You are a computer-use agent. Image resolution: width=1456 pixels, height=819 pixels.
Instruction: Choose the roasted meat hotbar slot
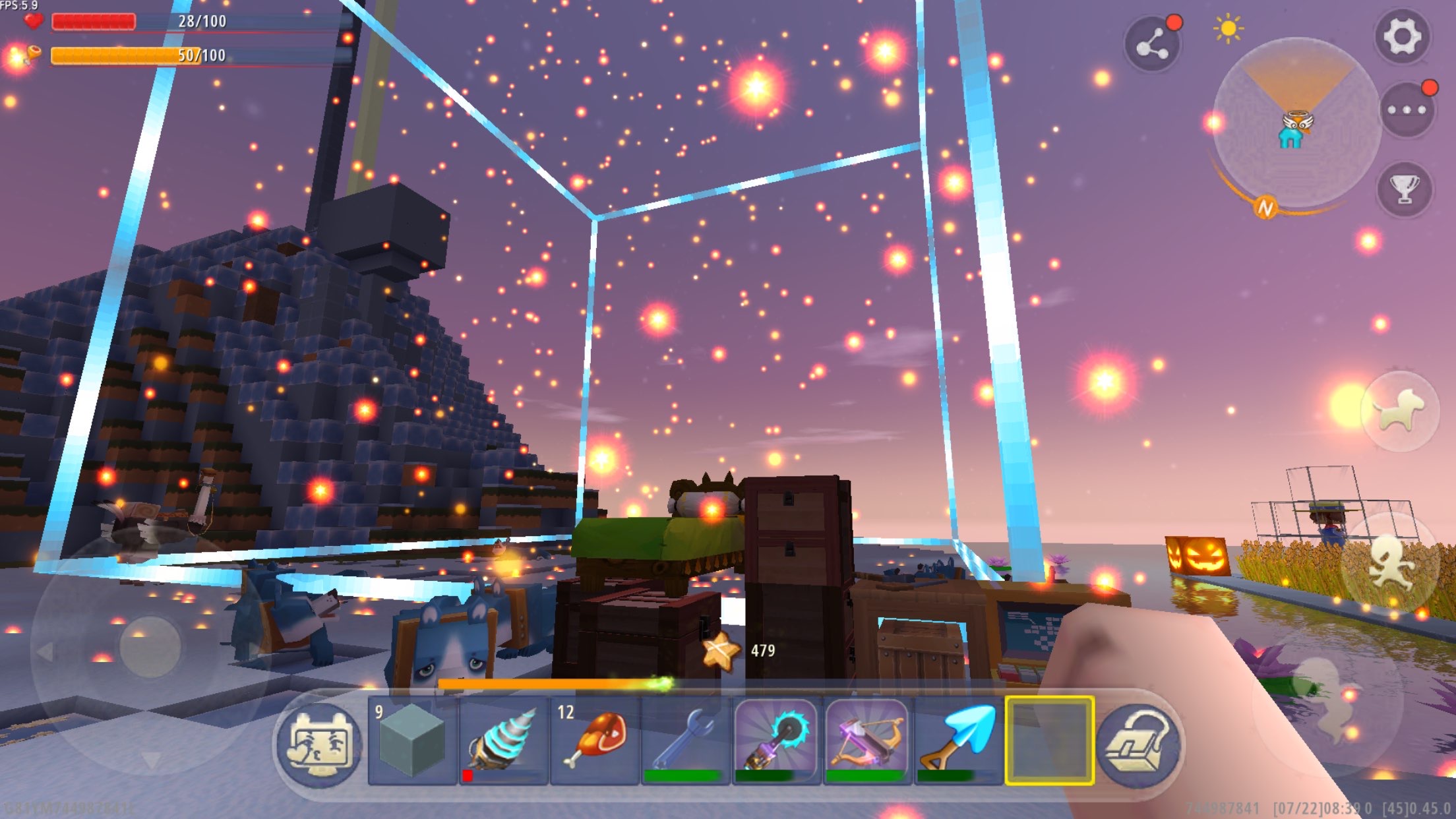(x=594, y=741)
